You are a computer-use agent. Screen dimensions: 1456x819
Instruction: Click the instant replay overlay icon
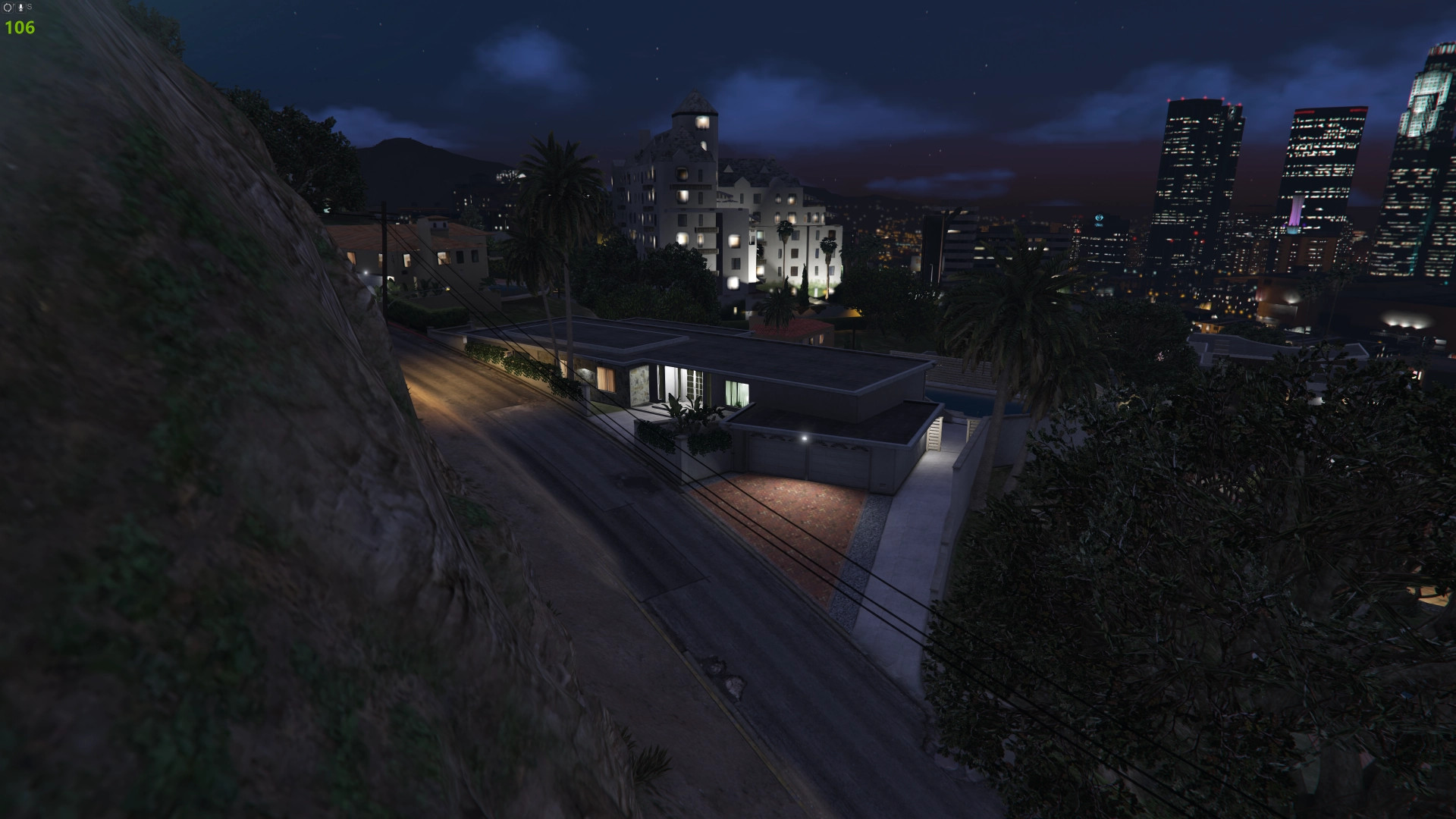point(8,8)
